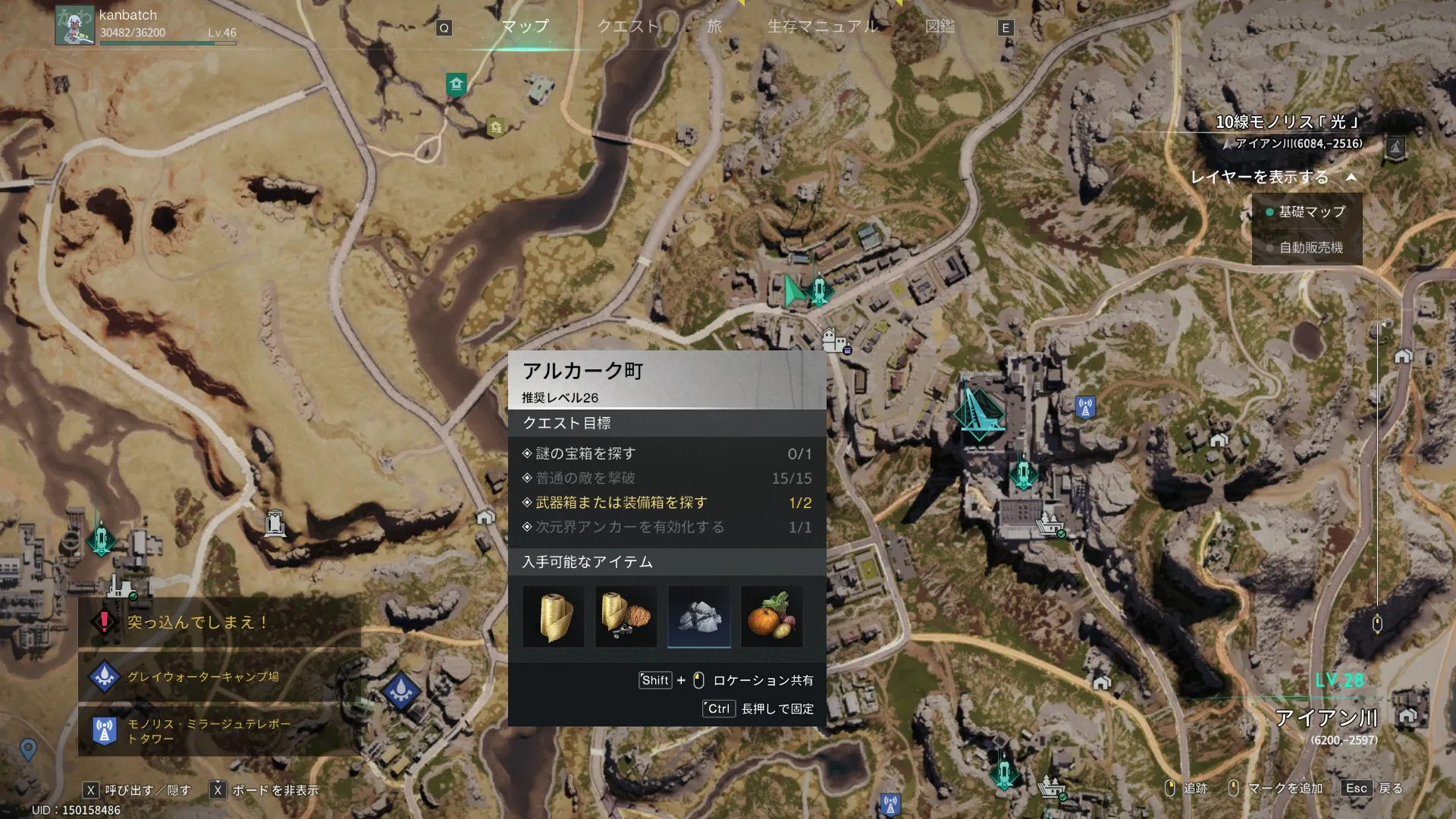The height and width of the screenshot is (819, 1456).
Task: Switch to the 図鑑 tab
Action: pyautogui.click(x=940, y=27)
